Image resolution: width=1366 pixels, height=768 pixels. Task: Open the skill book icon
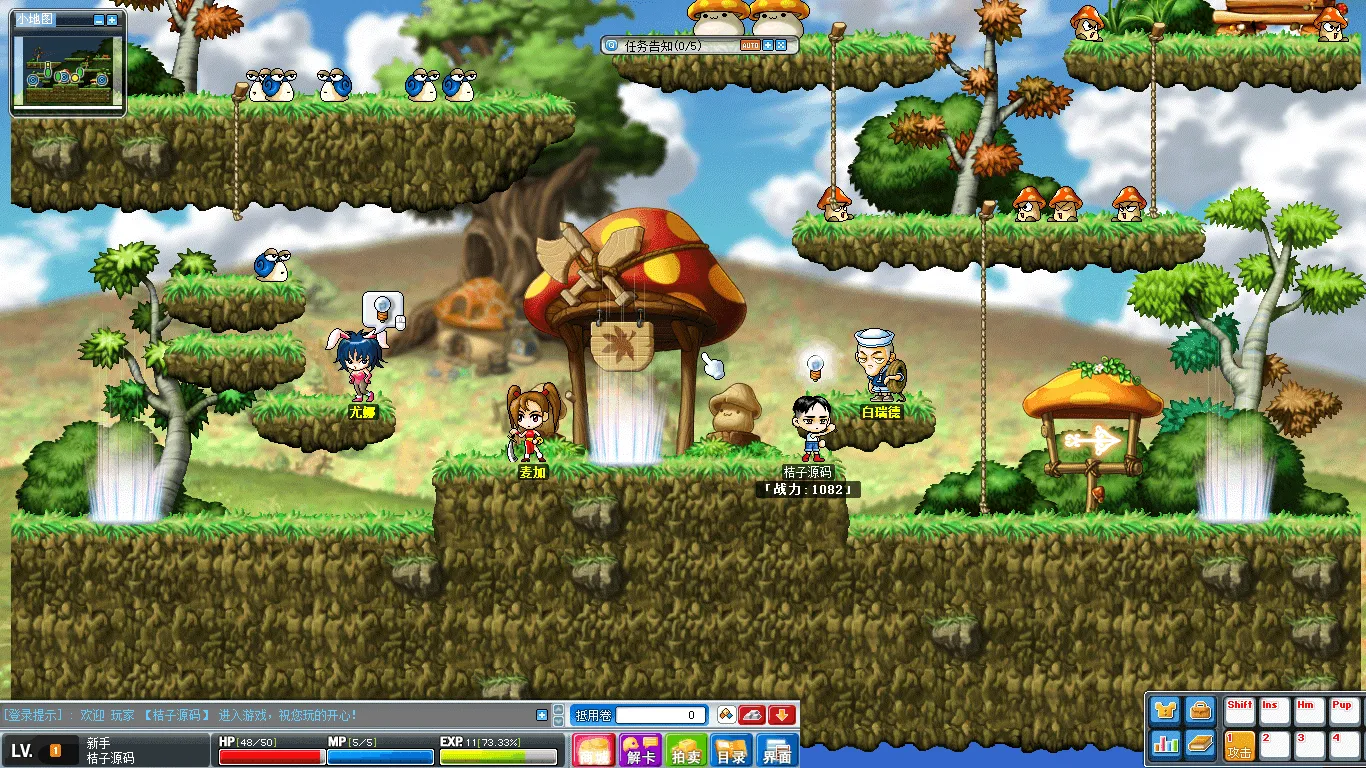[1200, 744]
